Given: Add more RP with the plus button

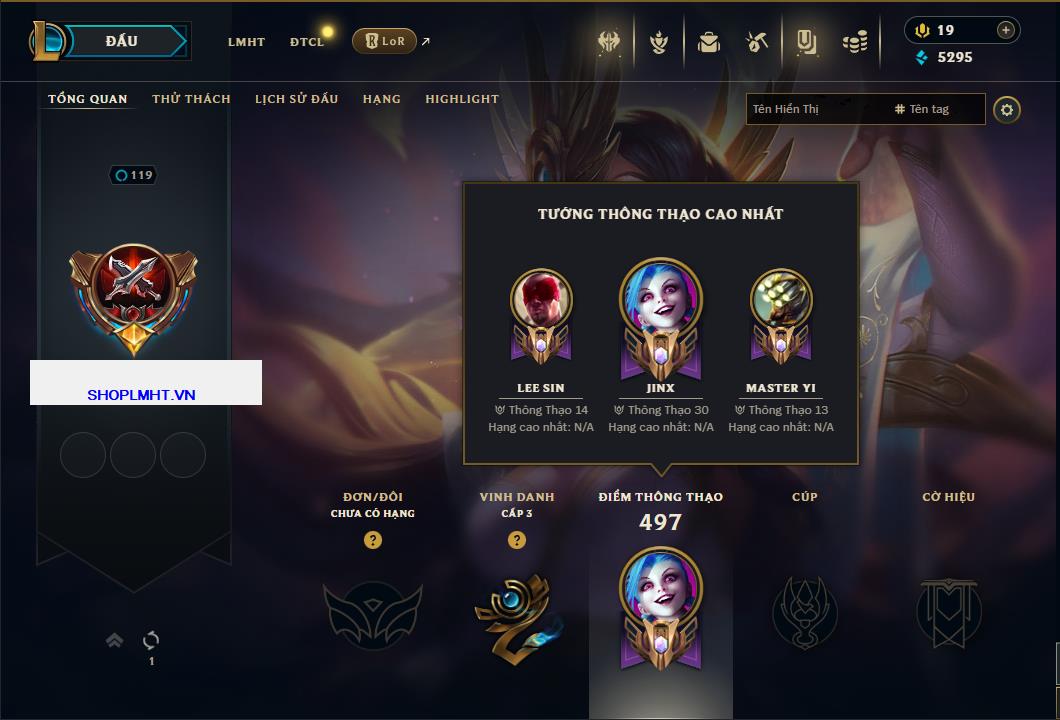Looking at the screenshot, I should point(1006,30).
